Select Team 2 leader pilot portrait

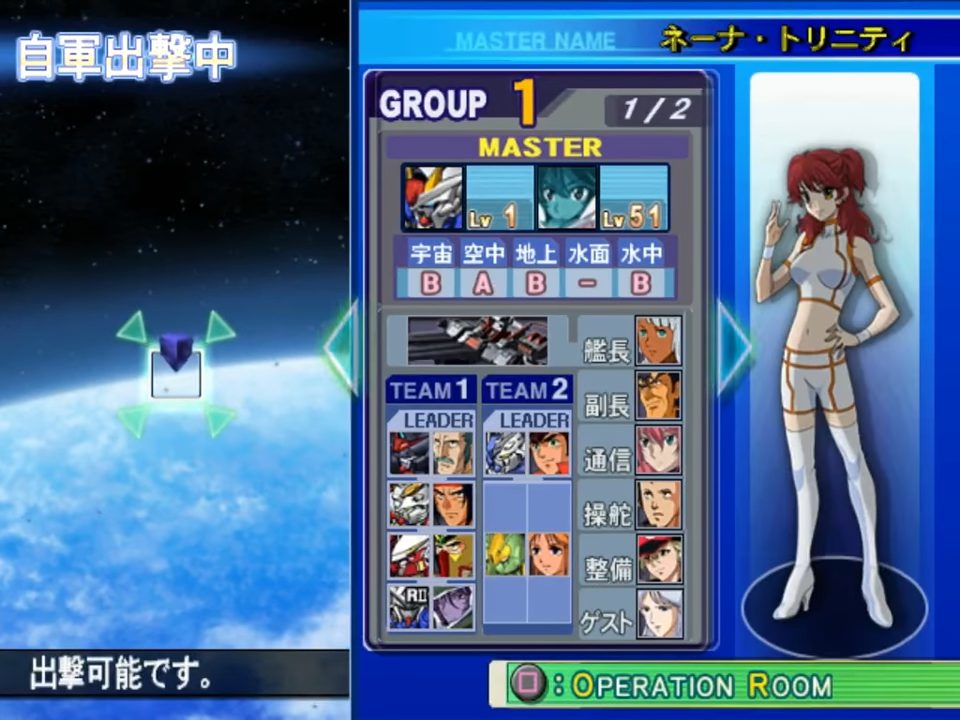pos(549,453)
